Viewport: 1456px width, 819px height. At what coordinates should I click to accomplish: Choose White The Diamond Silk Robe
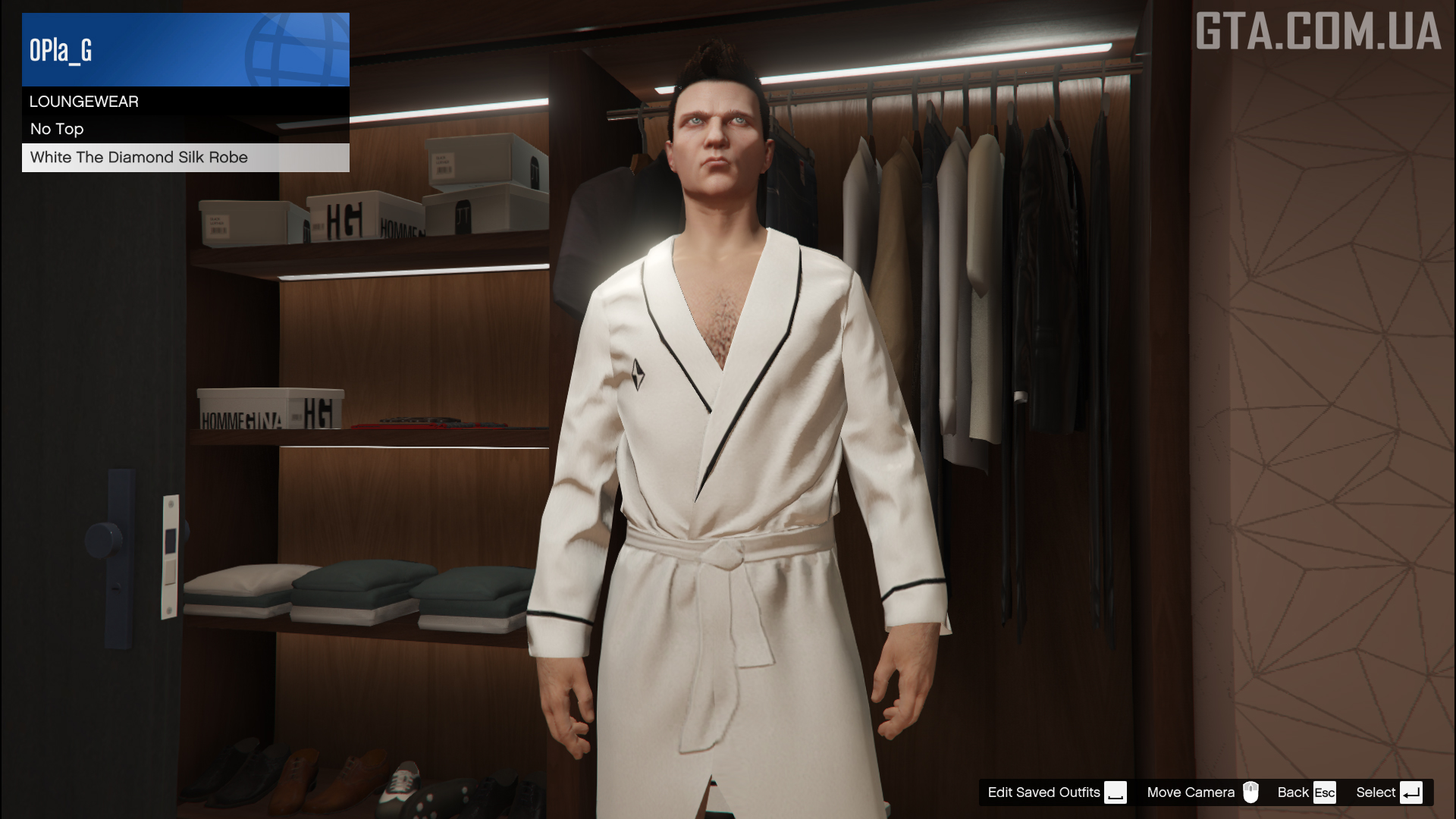click(185, 158)
